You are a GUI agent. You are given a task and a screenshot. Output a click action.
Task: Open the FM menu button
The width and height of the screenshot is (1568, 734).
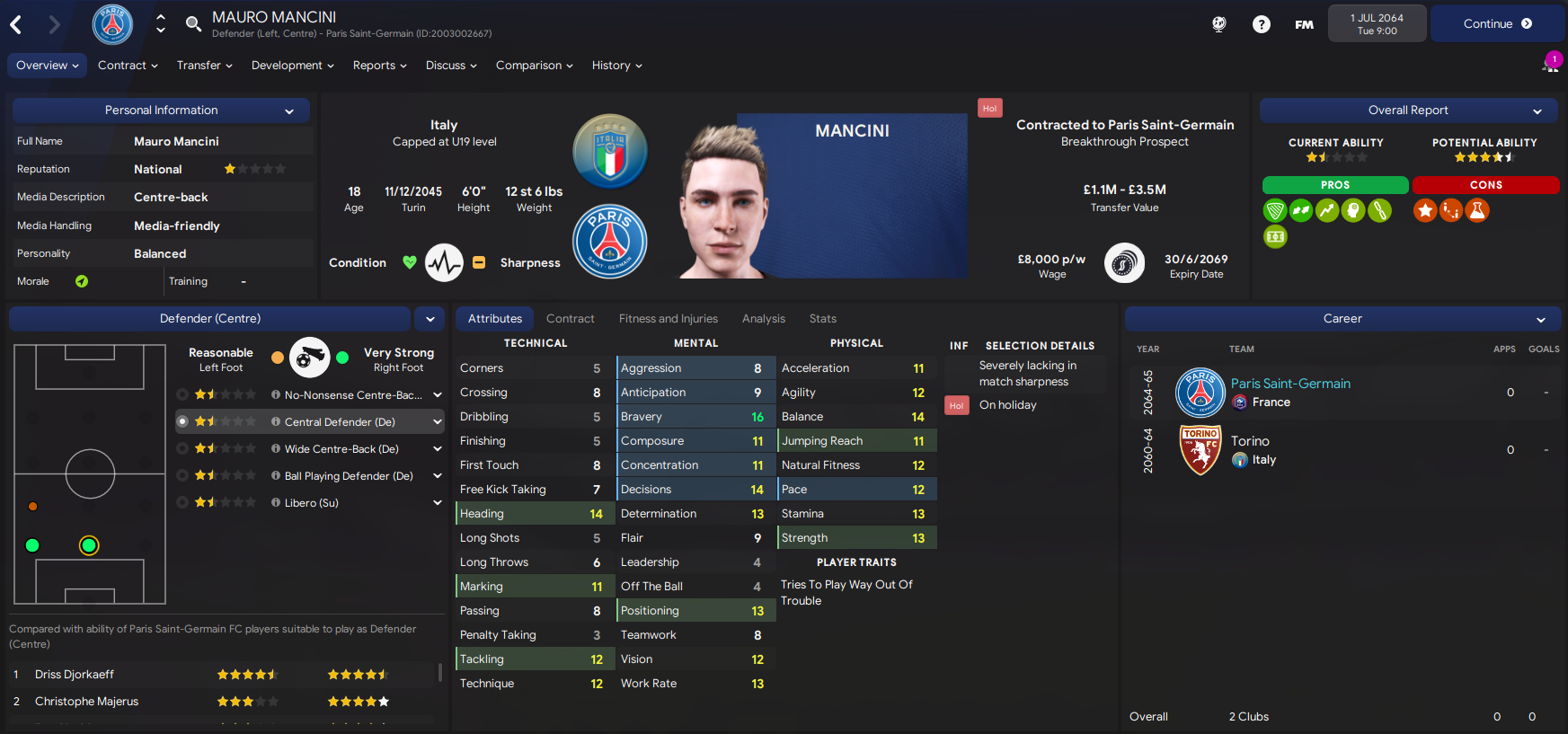pyautogui.click(x=1304, y=24)
